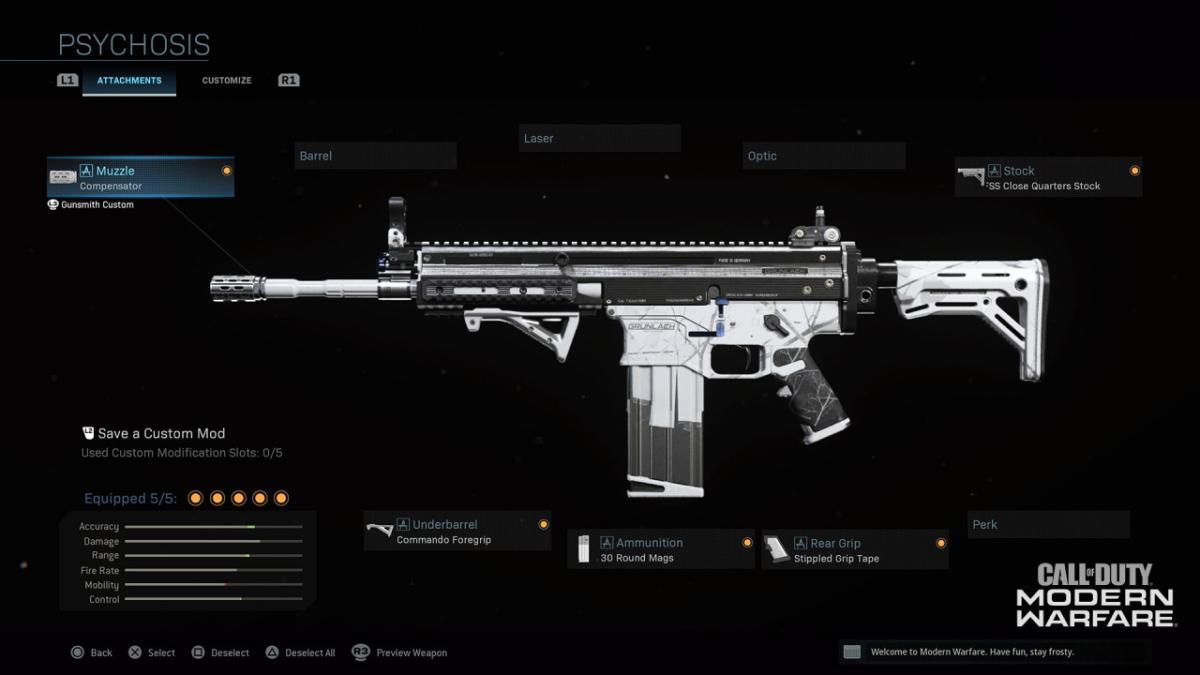Image resolution: width=1200 pixels, height=675 pixels.
Task: Open the empty Barrel attachment slot
Action: [x=376, y=156]
